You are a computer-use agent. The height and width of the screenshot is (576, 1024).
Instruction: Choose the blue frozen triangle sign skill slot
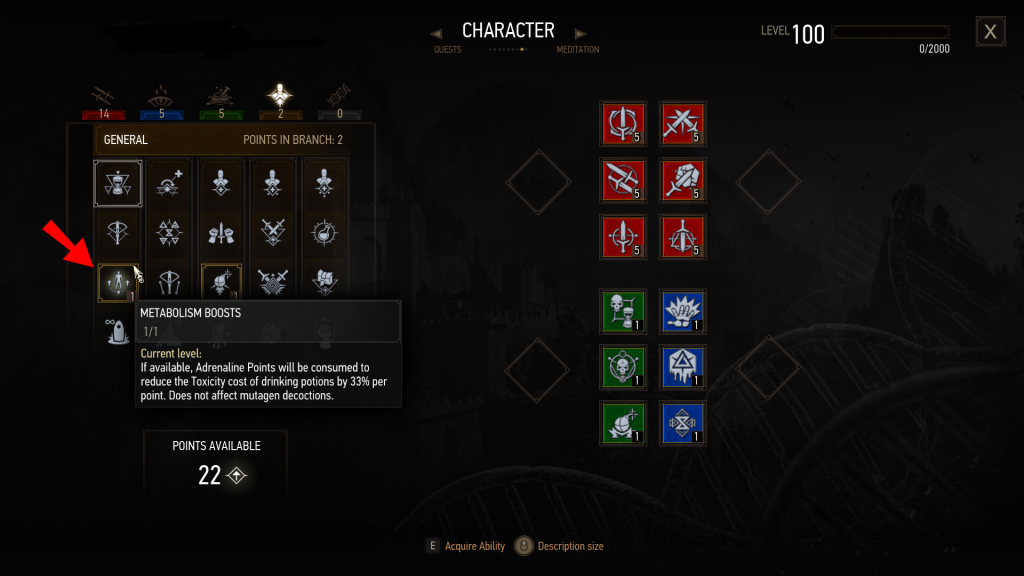pyautogui.click(x=683, y=366)
